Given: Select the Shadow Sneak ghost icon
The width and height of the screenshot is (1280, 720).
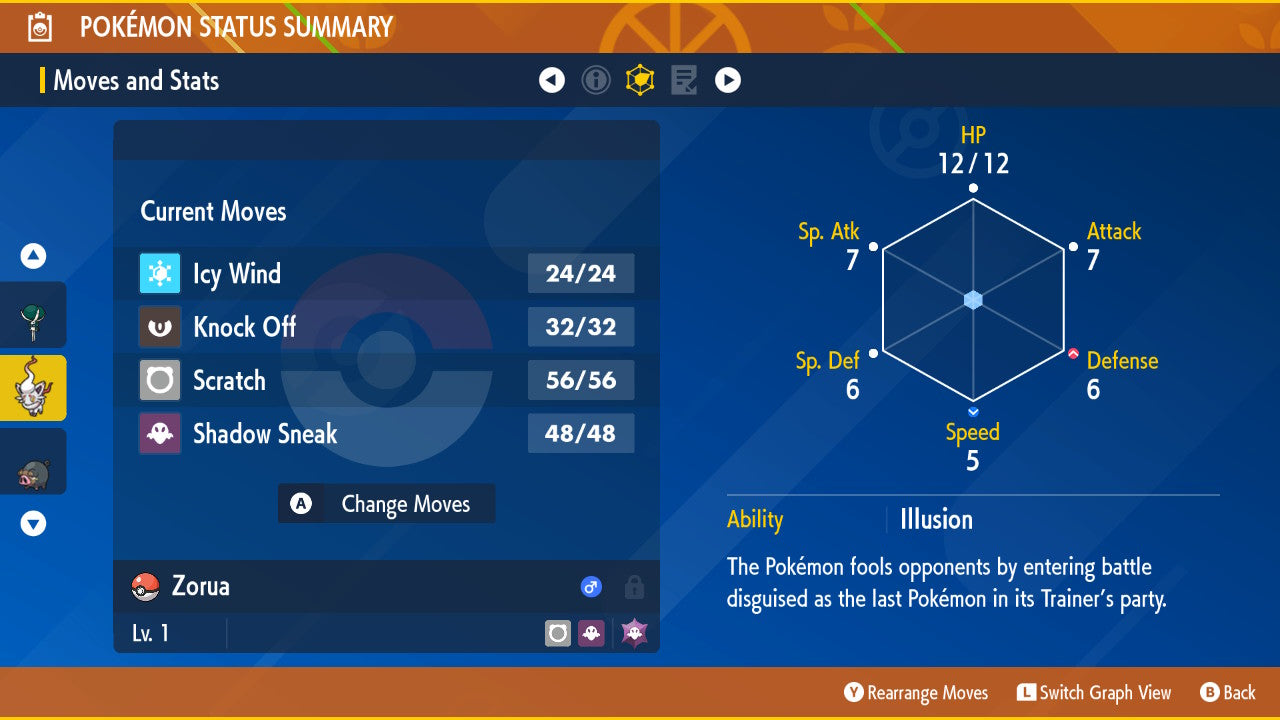Looking at the screenshot, I should point(160,433).
